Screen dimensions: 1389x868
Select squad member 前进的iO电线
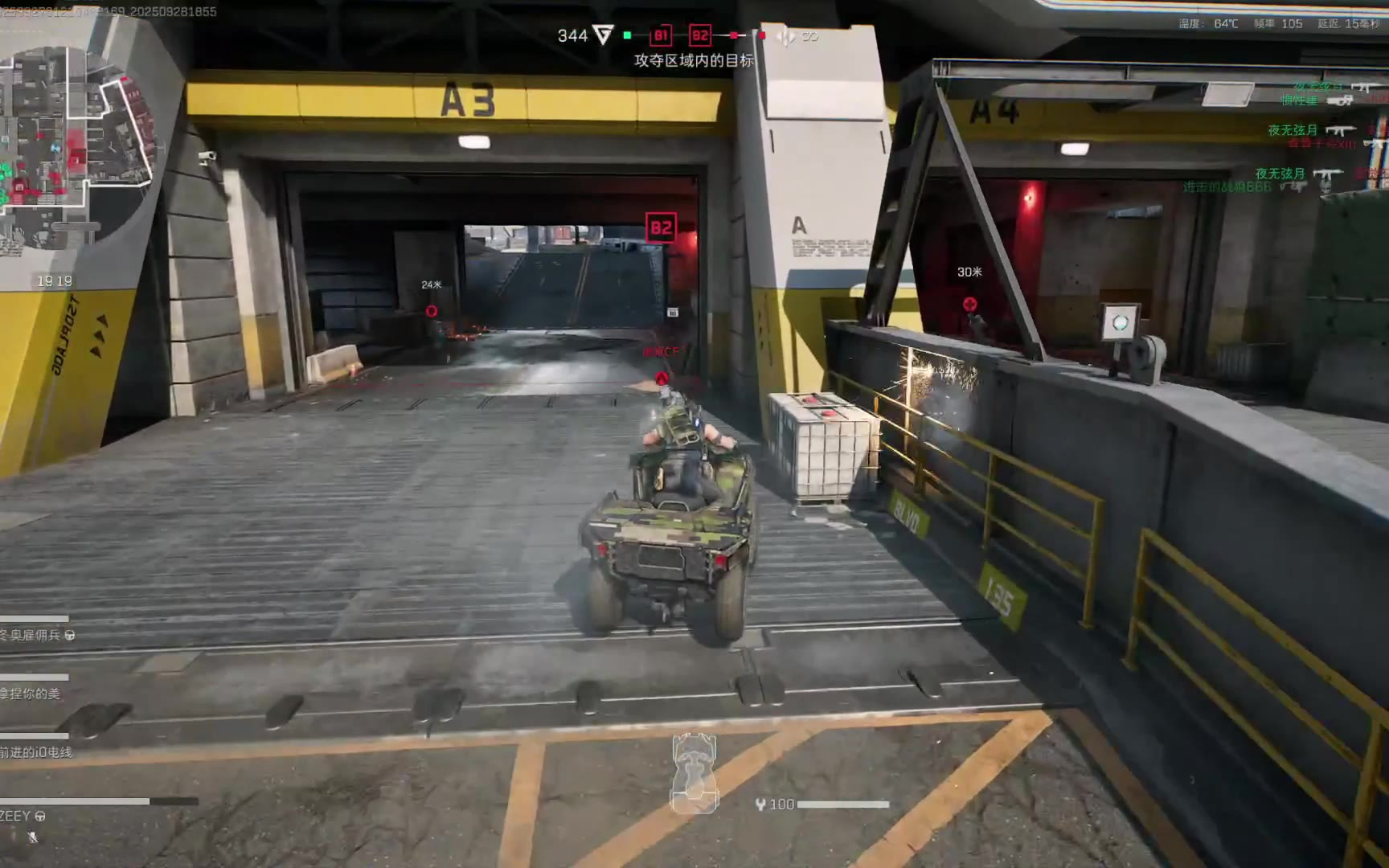point(36,752)
